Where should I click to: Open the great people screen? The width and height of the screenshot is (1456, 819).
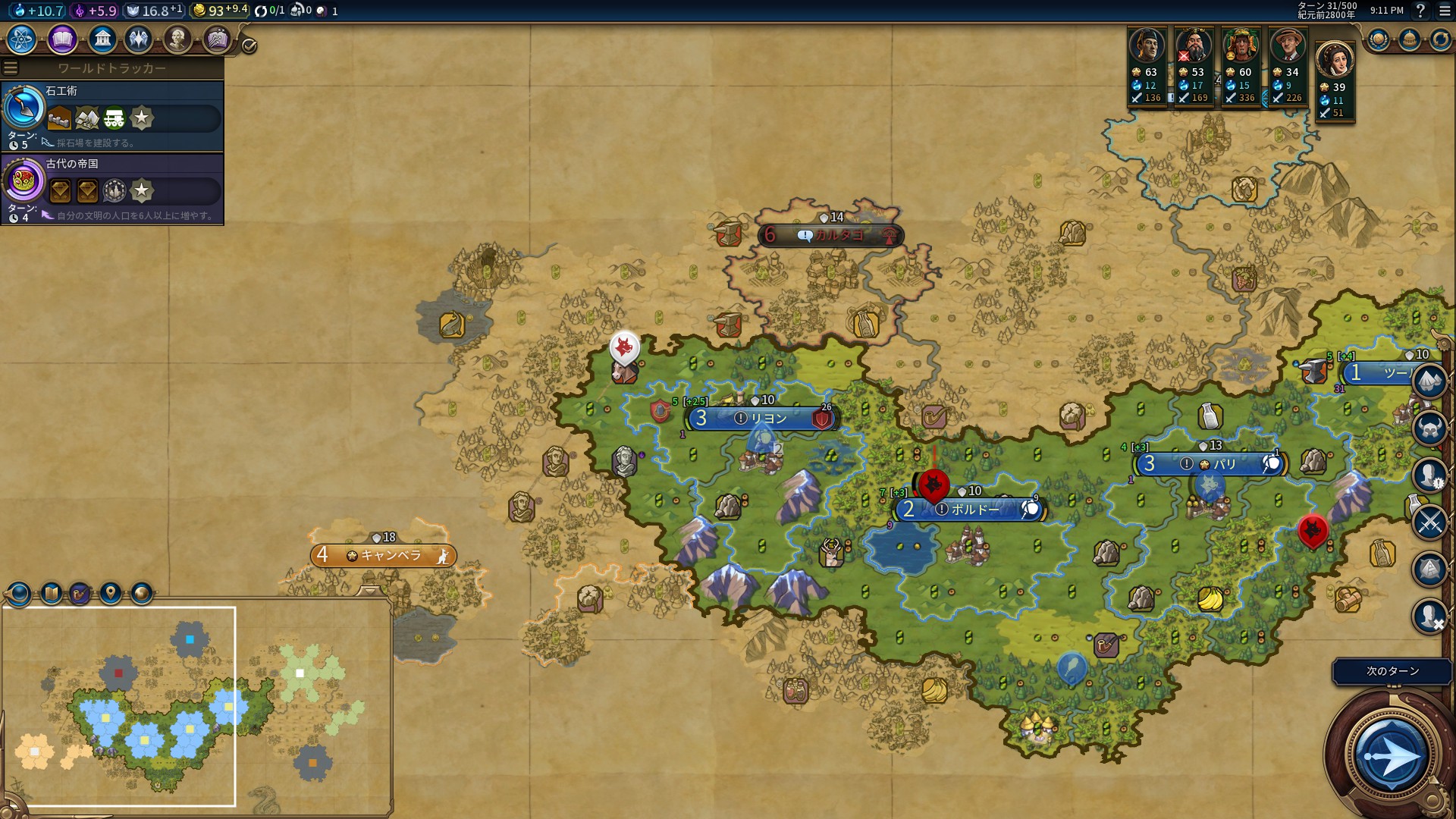coord(177,39)
